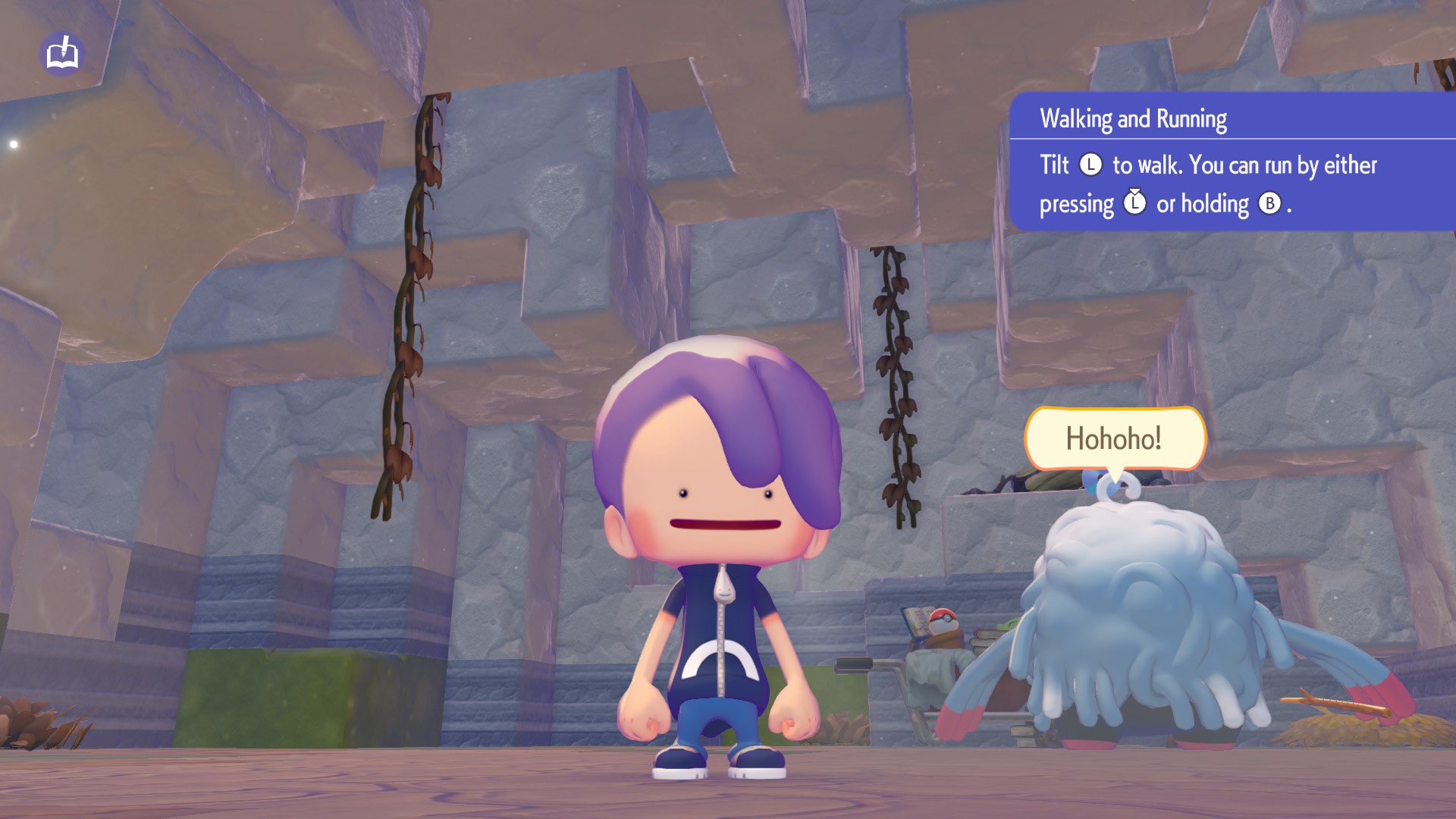Open the guide book icon
Image resolution: width=1456 pixels, height=819 pixels.
click(62, 54)
